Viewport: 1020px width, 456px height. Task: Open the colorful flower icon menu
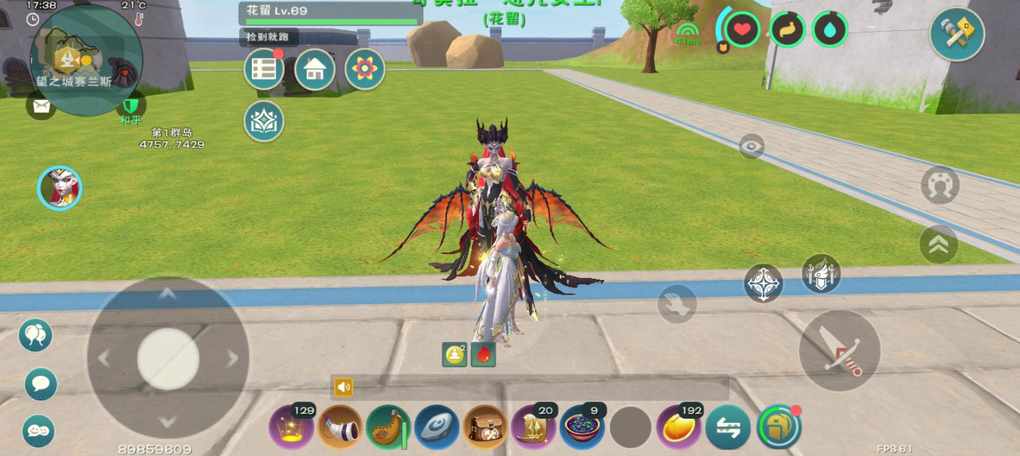click(365, 69)
